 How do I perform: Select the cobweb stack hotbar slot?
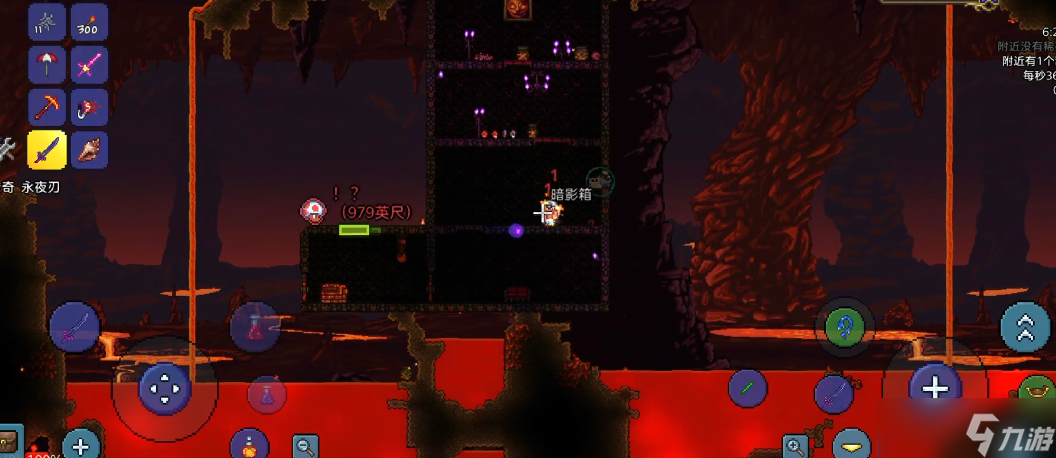tap(47, 21)
